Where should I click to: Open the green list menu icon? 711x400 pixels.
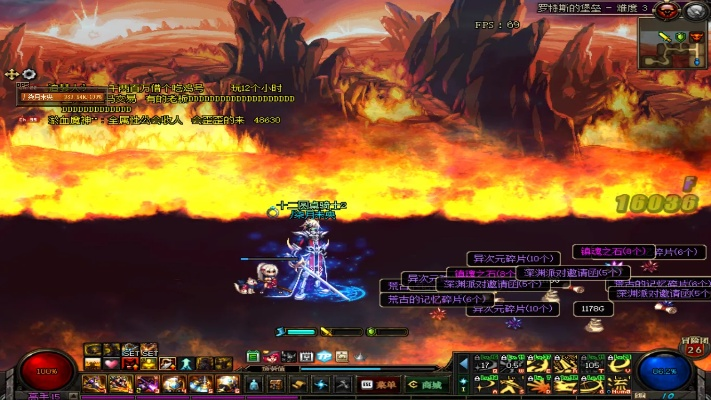pyautogui.click(x=253, y=356)
